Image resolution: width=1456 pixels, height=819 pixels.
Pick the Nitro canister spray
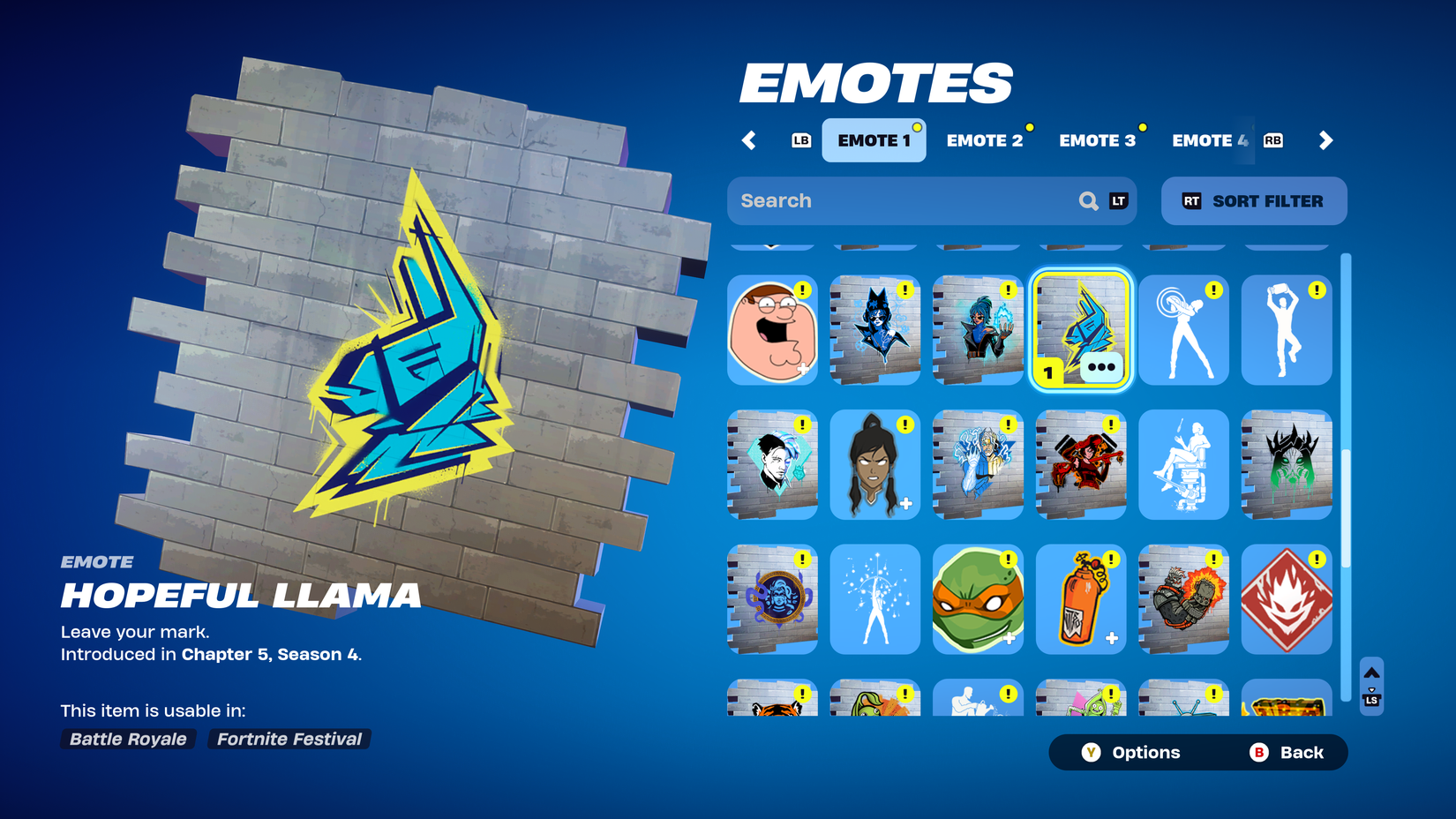(1080, 600)
